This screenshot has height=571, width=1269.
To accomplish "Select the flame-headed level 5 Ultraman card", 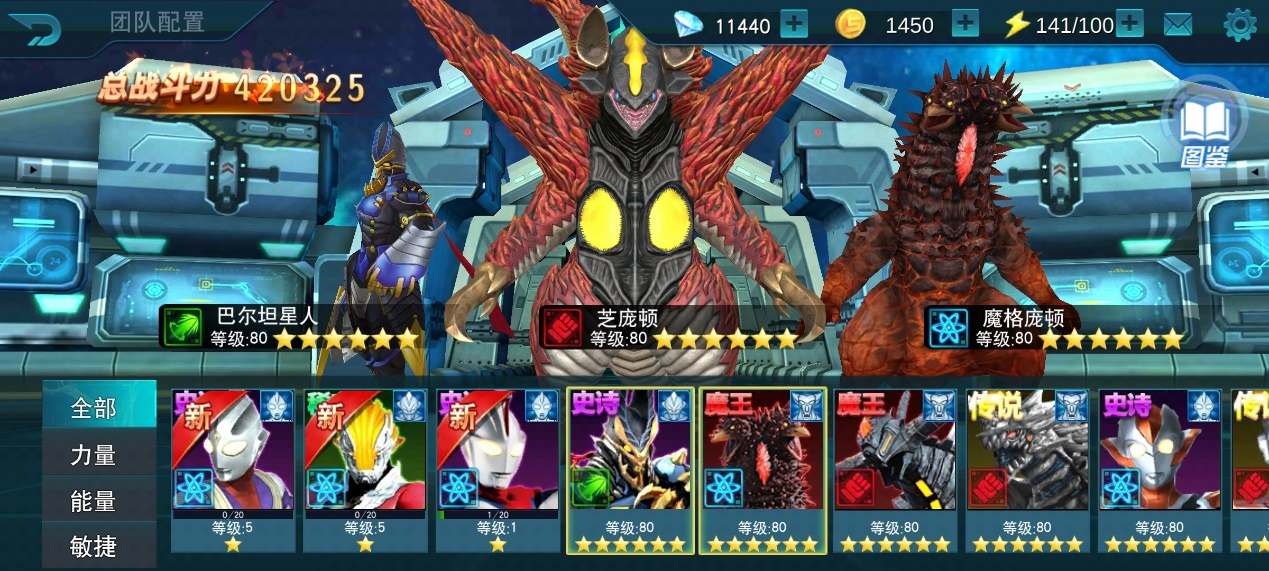I will [365, 470].
